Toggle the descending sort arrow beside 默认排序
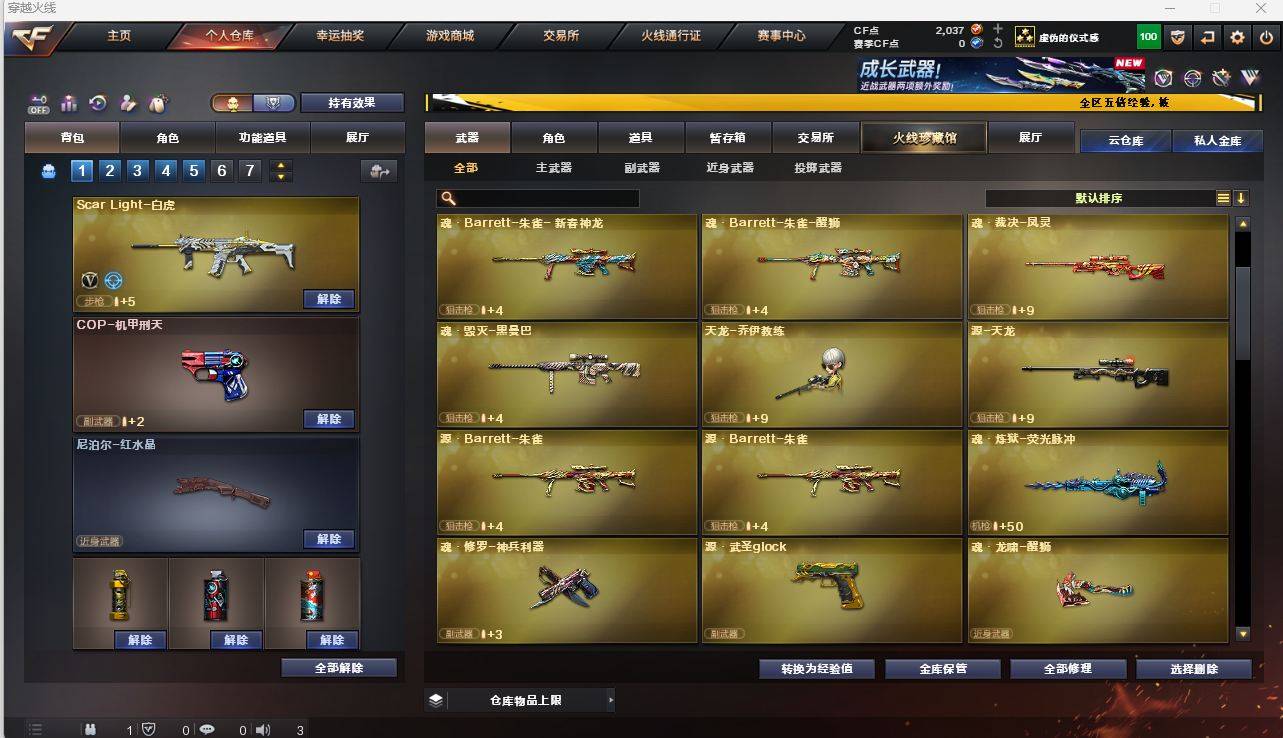1283x738 pixels. tap(1241, 198)
